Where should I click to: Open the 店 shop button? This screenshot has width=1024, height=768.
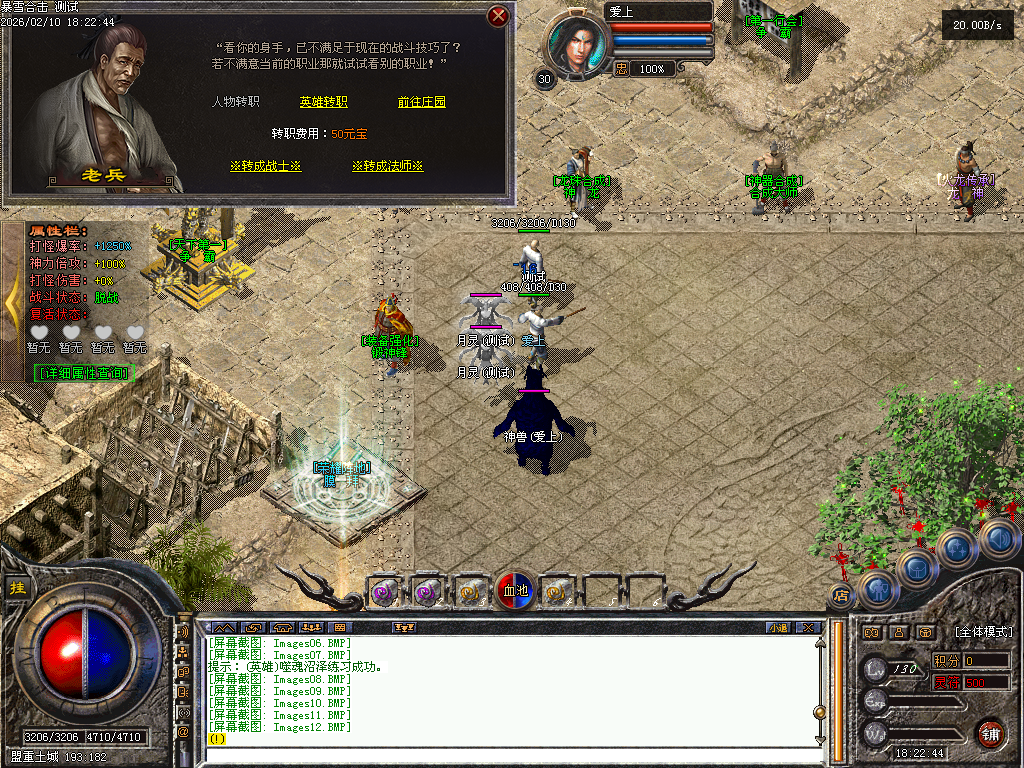tap(841, 597)
